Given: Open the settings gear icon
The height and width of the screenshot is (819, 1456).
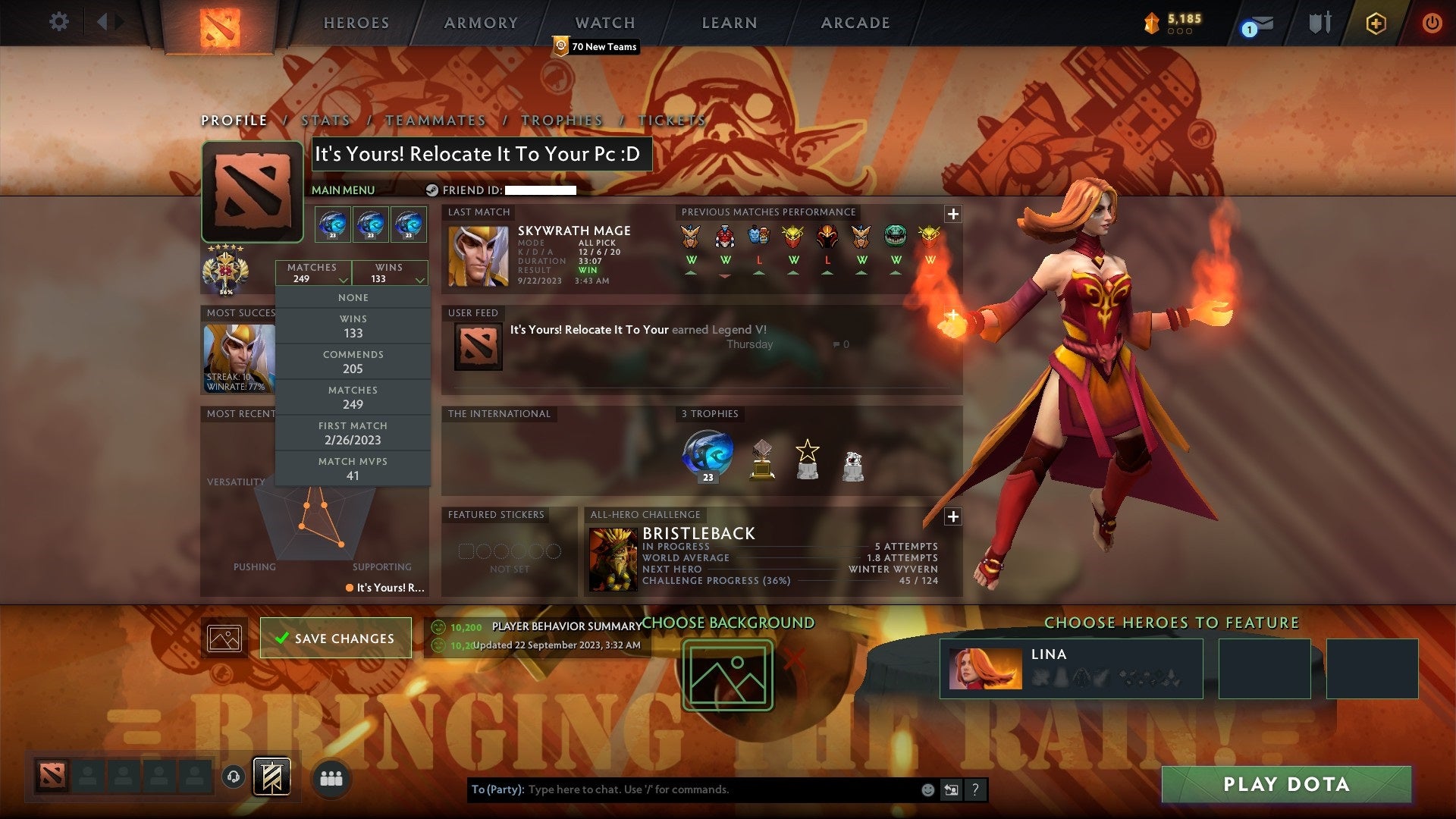Looking at the screenshot, I should tap(58, 22).
